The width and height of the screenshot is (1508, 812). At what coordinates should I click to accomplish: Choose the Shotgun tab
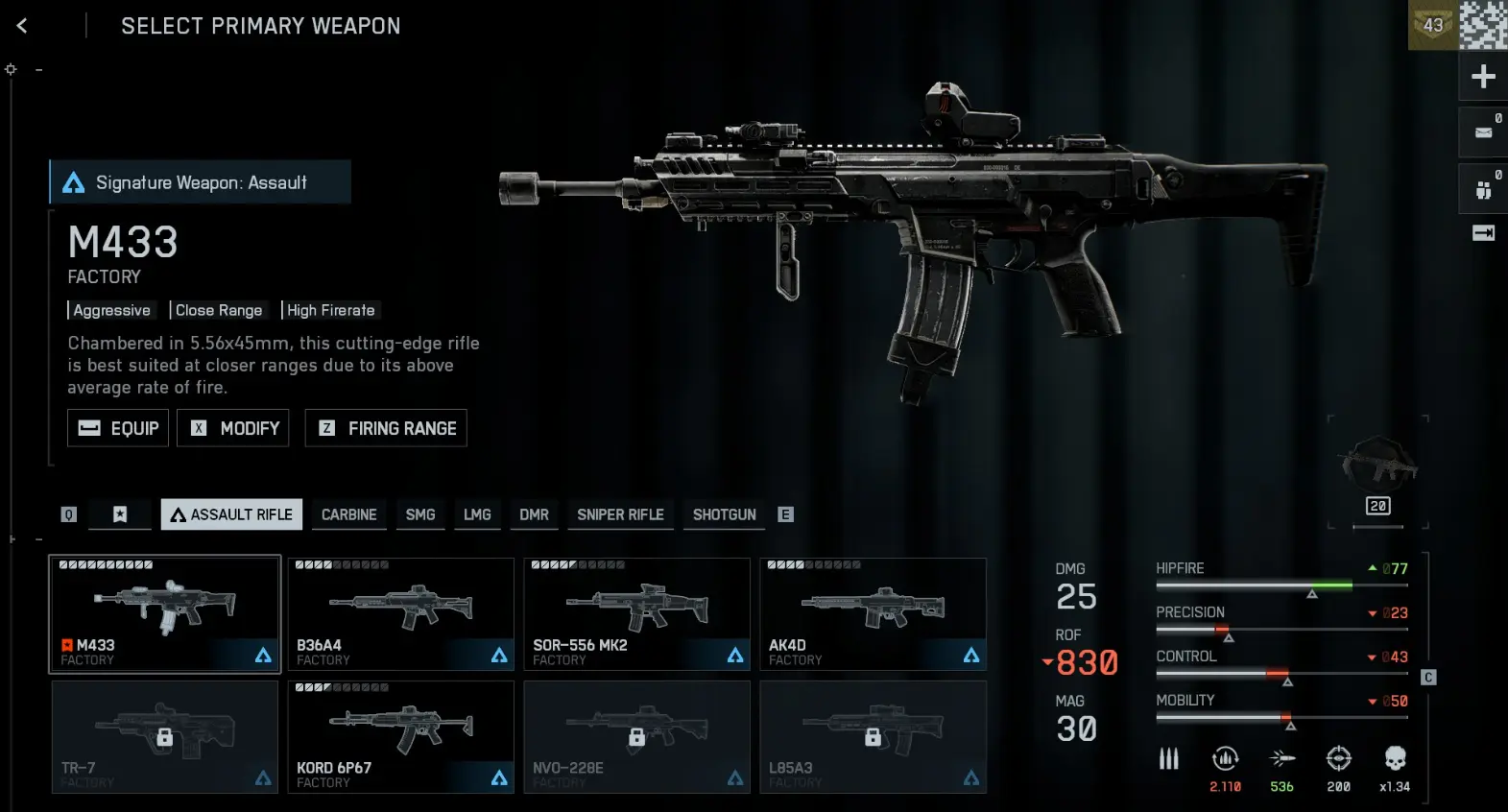pos(724,514)
